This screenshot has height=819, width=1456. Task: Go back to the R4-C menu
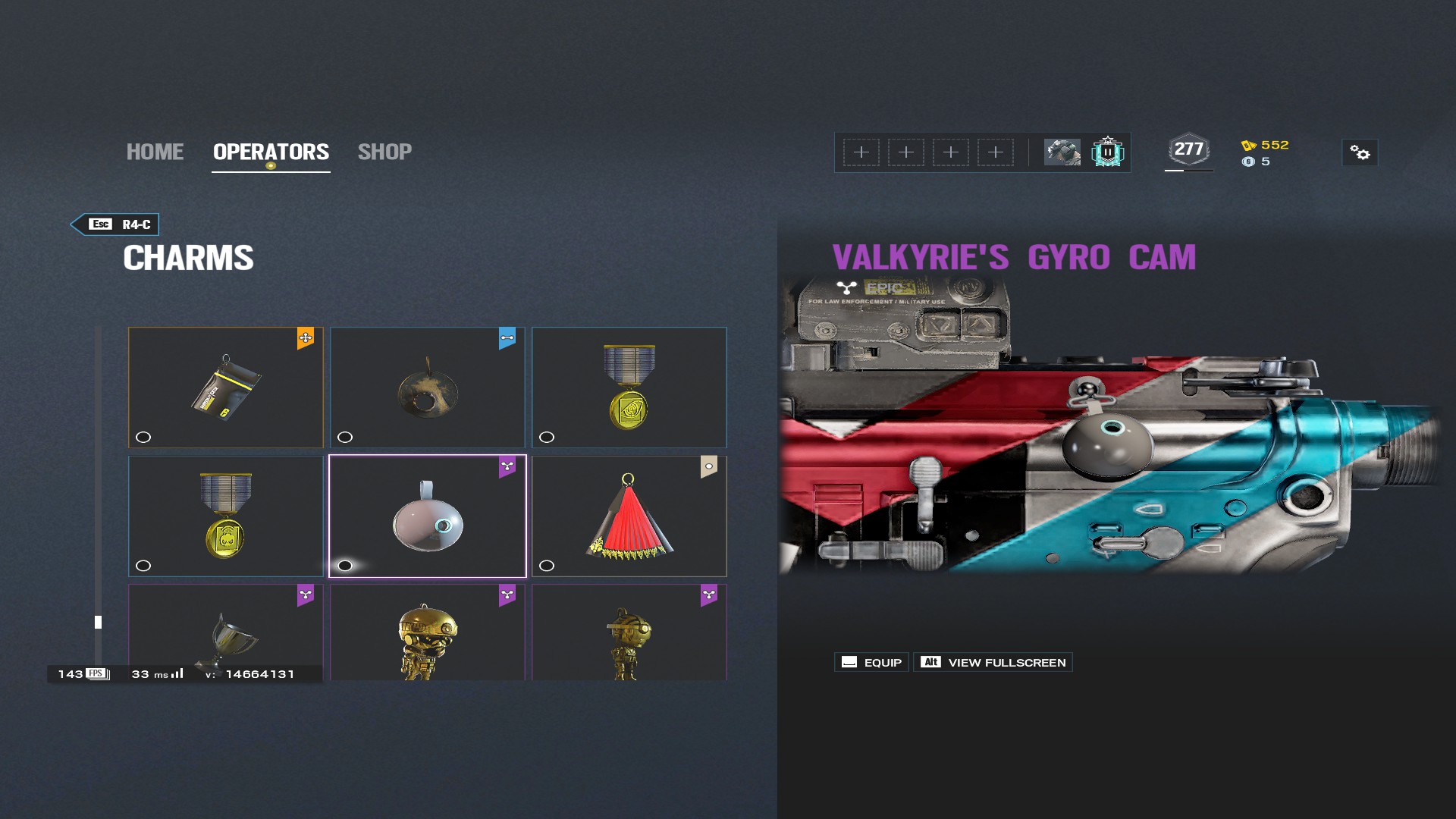click(115, 224)
